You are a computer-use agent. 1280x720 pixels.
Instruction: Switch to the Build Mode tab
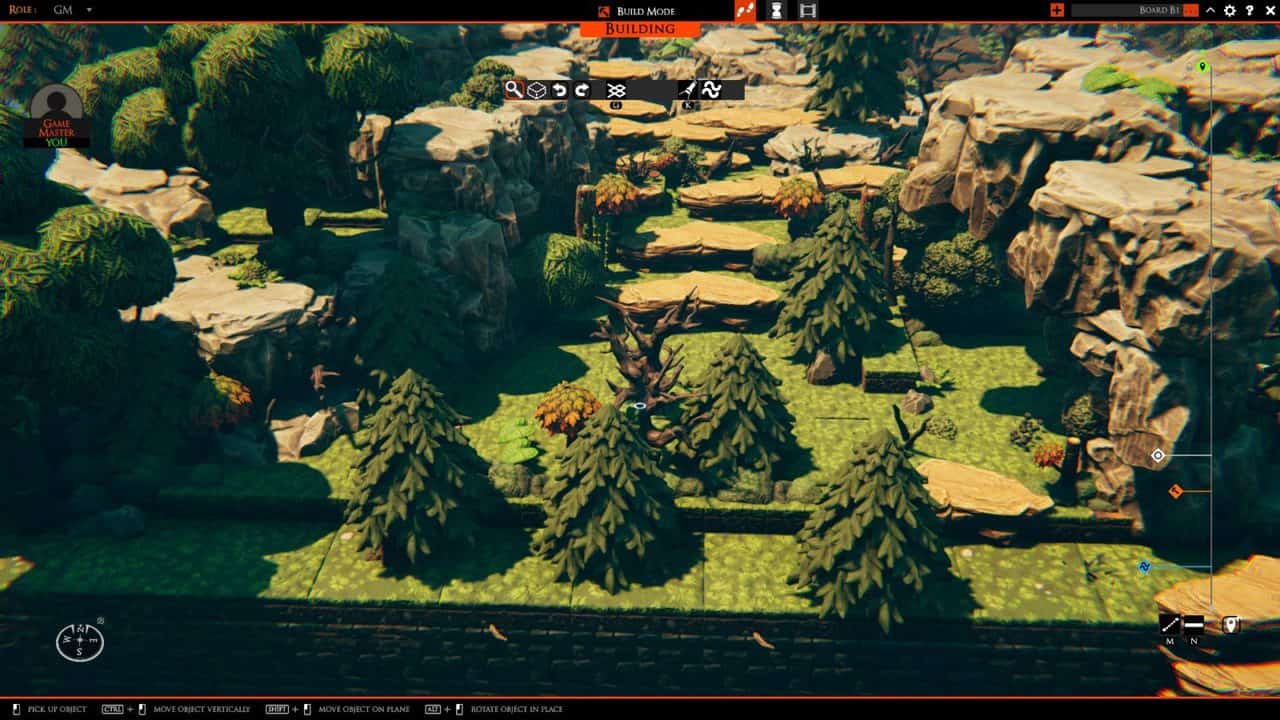(x=645, y=11)
